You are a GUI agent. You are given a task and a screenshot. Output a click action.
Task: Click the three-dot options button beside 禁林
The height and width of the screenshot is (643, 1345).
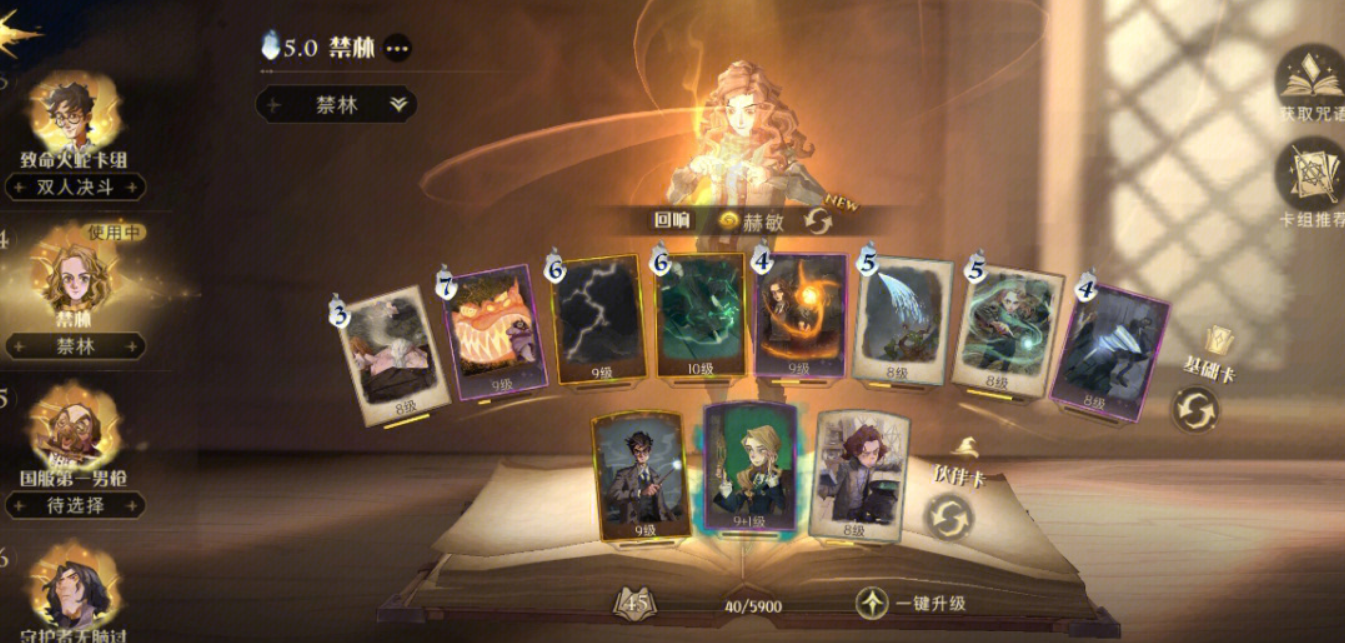397,47
